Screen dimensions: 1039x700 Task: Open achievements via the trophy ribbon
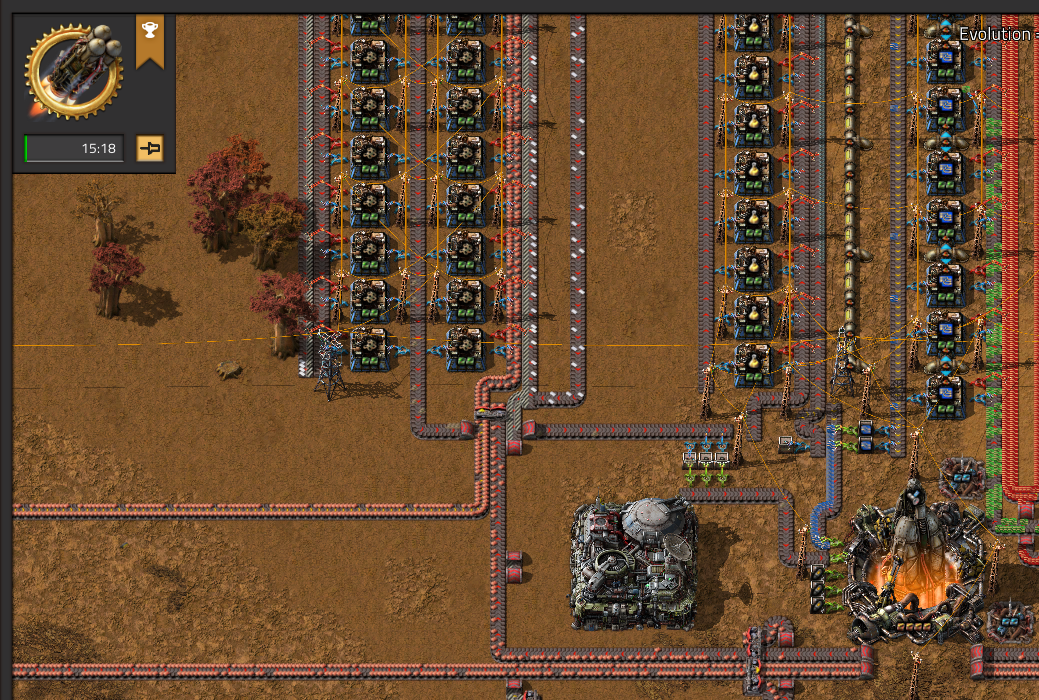[149, 34]
